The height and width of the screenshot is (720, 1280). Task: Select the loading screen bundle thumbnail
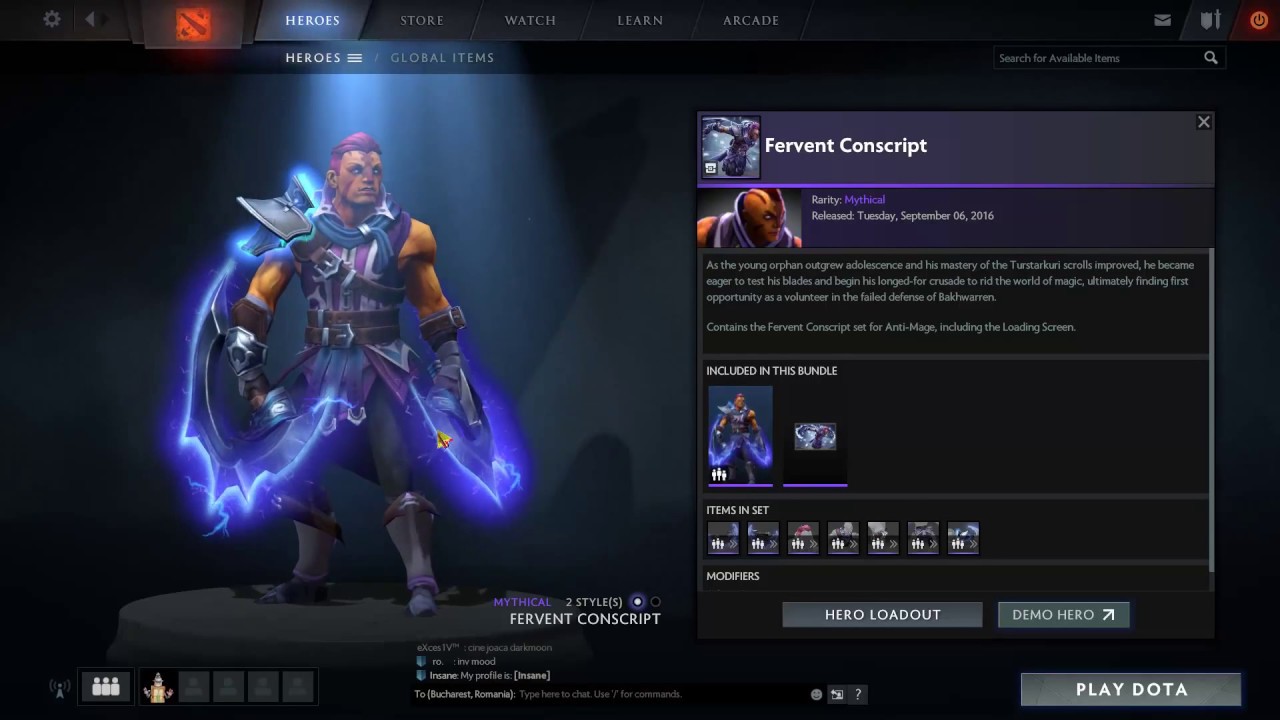coord(815,436)
